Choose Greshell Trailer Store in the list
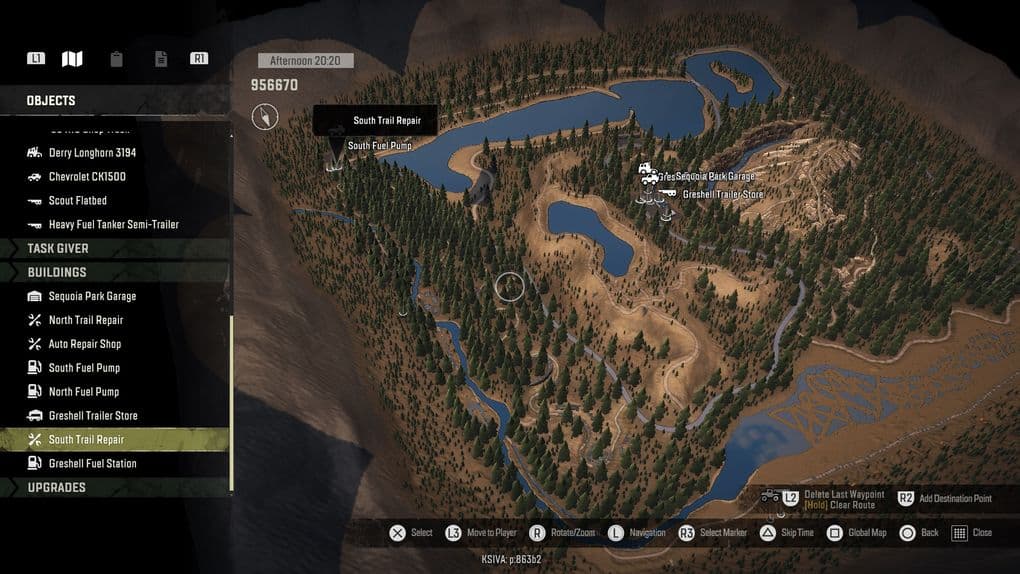 (x=93, y=416)
